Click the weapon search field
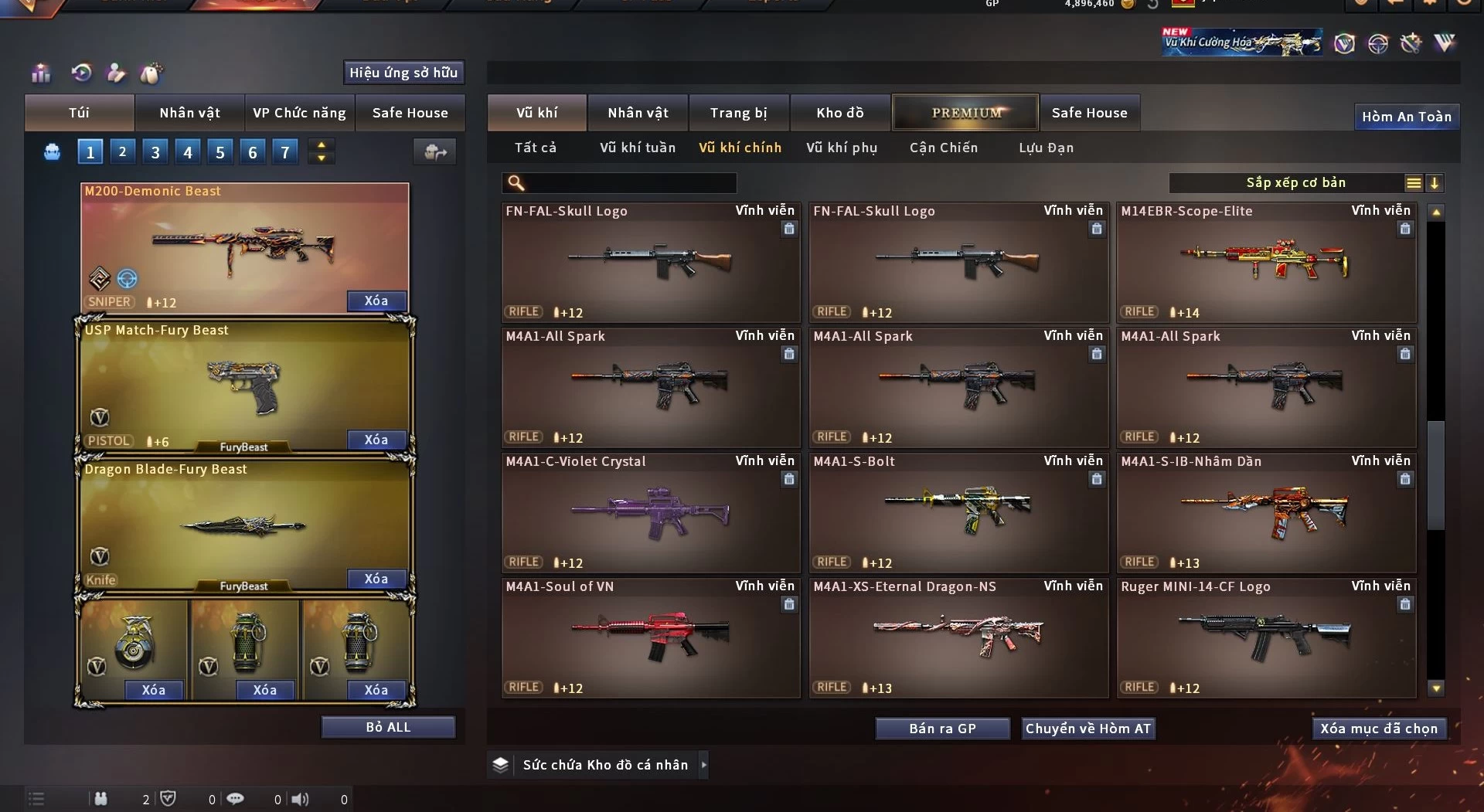 [630, 183]
